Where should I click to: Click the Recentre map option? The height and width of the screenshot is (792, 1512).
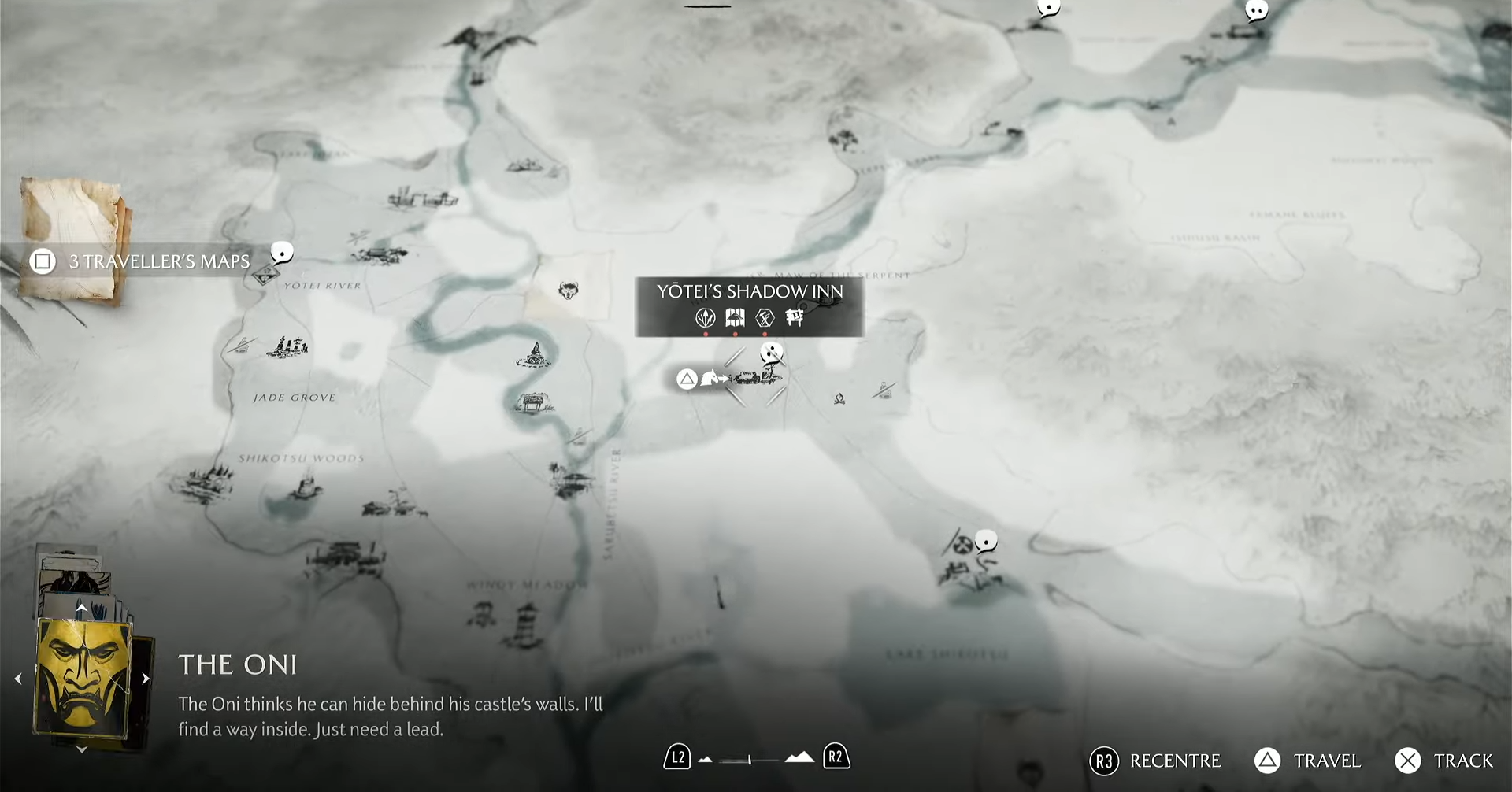point(1155,761)
